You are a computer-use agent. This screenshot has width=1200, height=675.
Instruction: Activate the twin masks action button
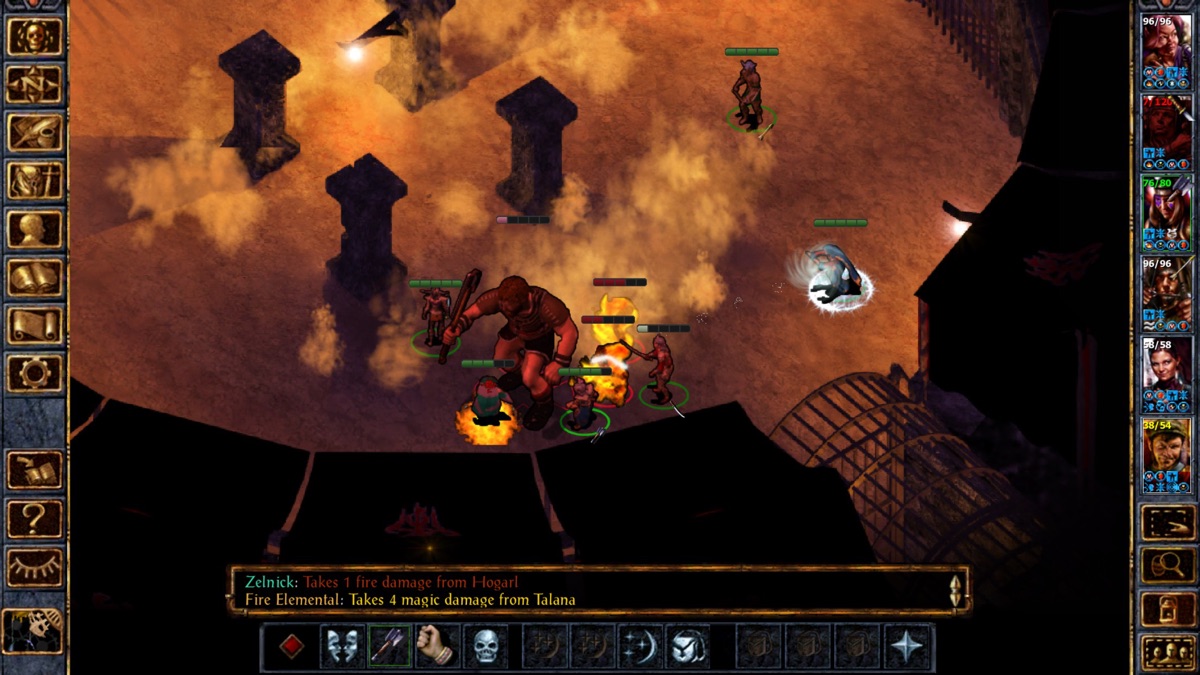(342, 647)
